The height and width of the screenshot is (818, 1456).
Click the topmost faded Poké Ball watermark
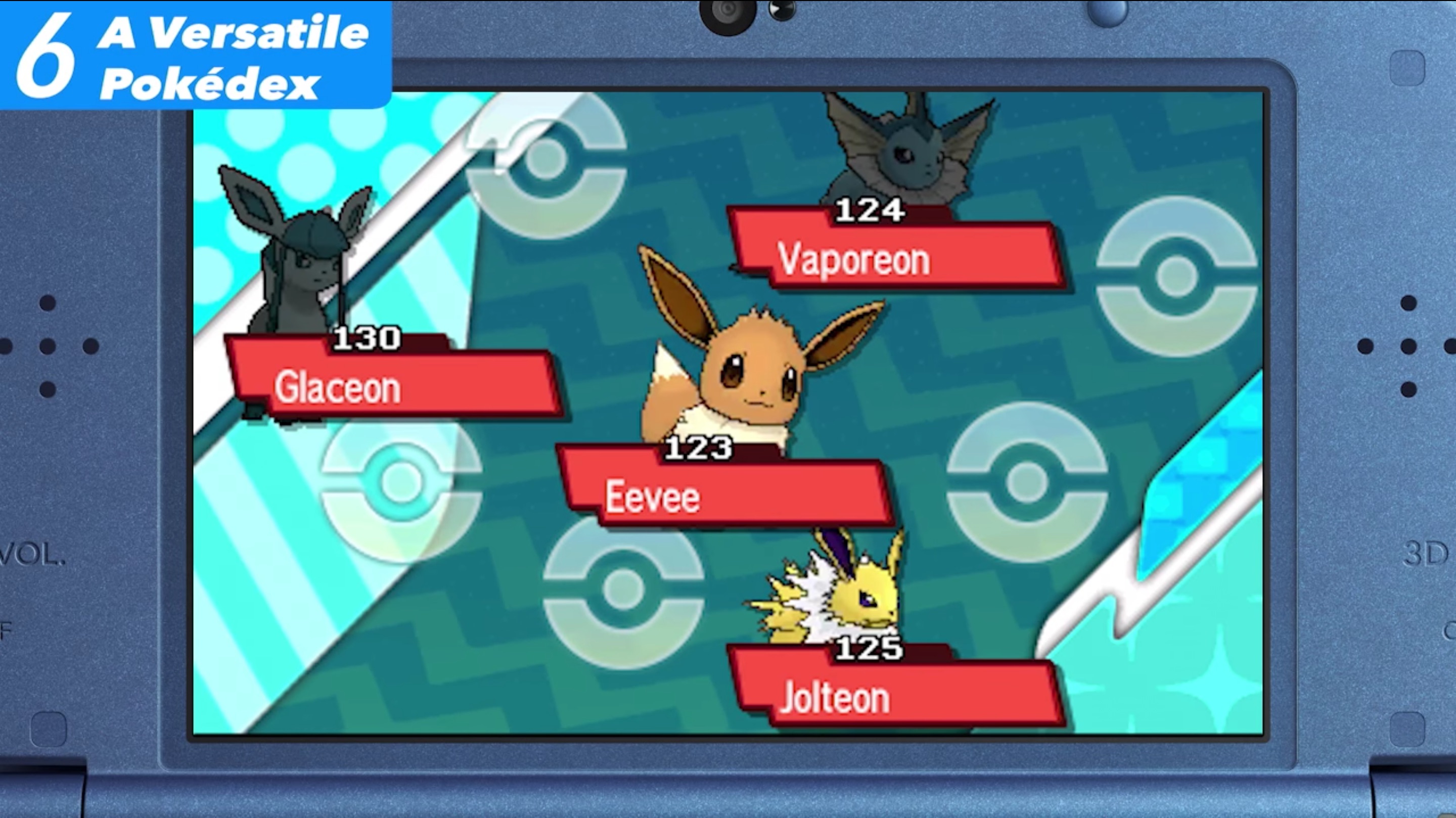point(545,164)
